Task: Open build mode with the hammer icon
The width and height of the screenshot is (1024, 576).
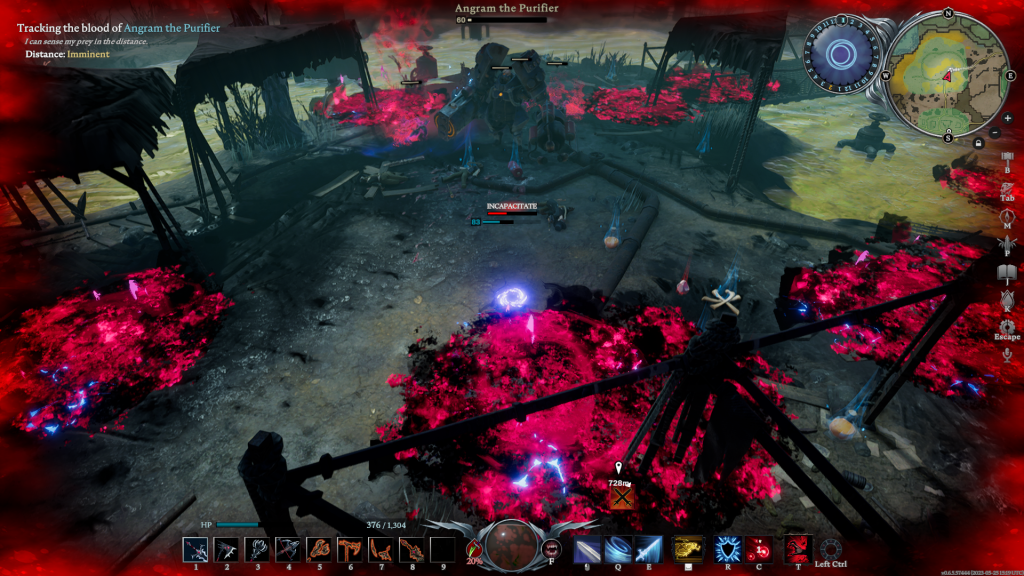Action: coord(1007,156)
